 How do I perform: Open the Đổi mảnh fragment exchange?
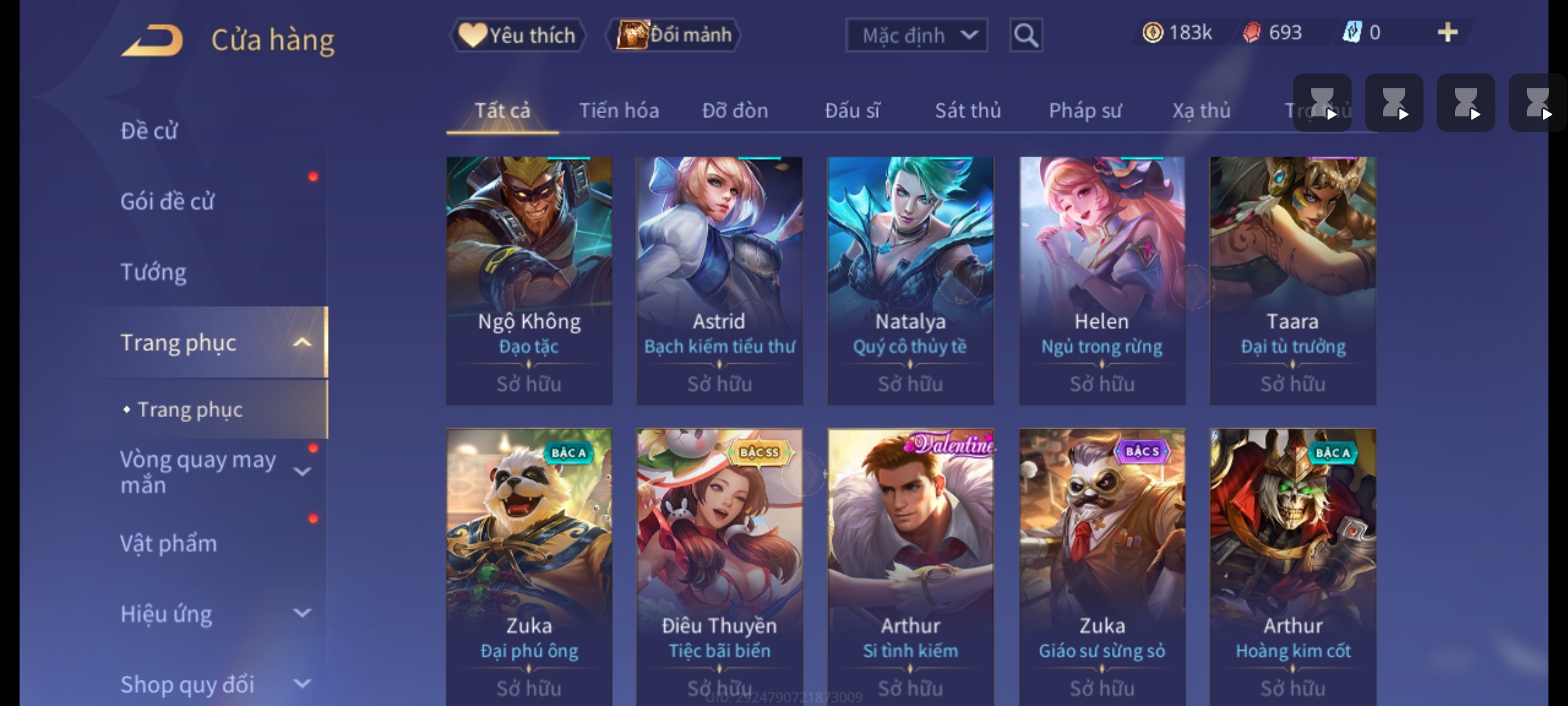point(674,35)
